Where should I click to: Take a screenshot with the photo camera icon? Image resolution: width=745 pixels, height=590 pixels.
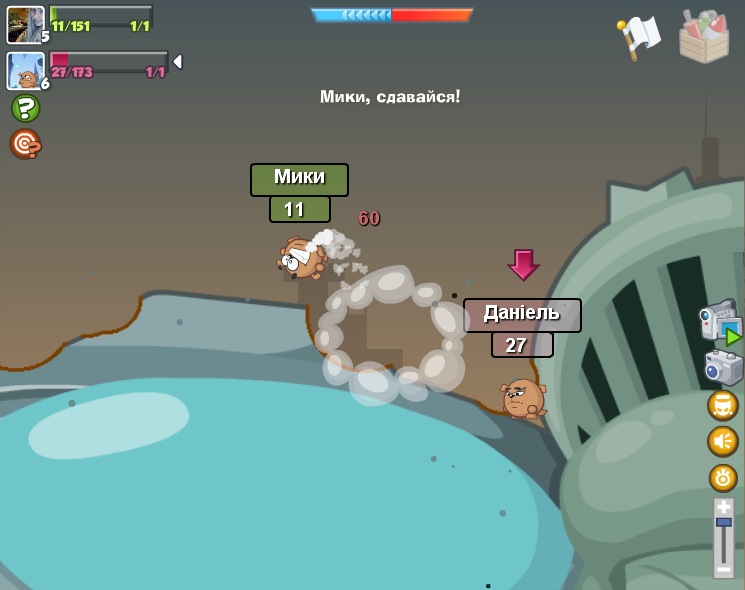[723, 367]
